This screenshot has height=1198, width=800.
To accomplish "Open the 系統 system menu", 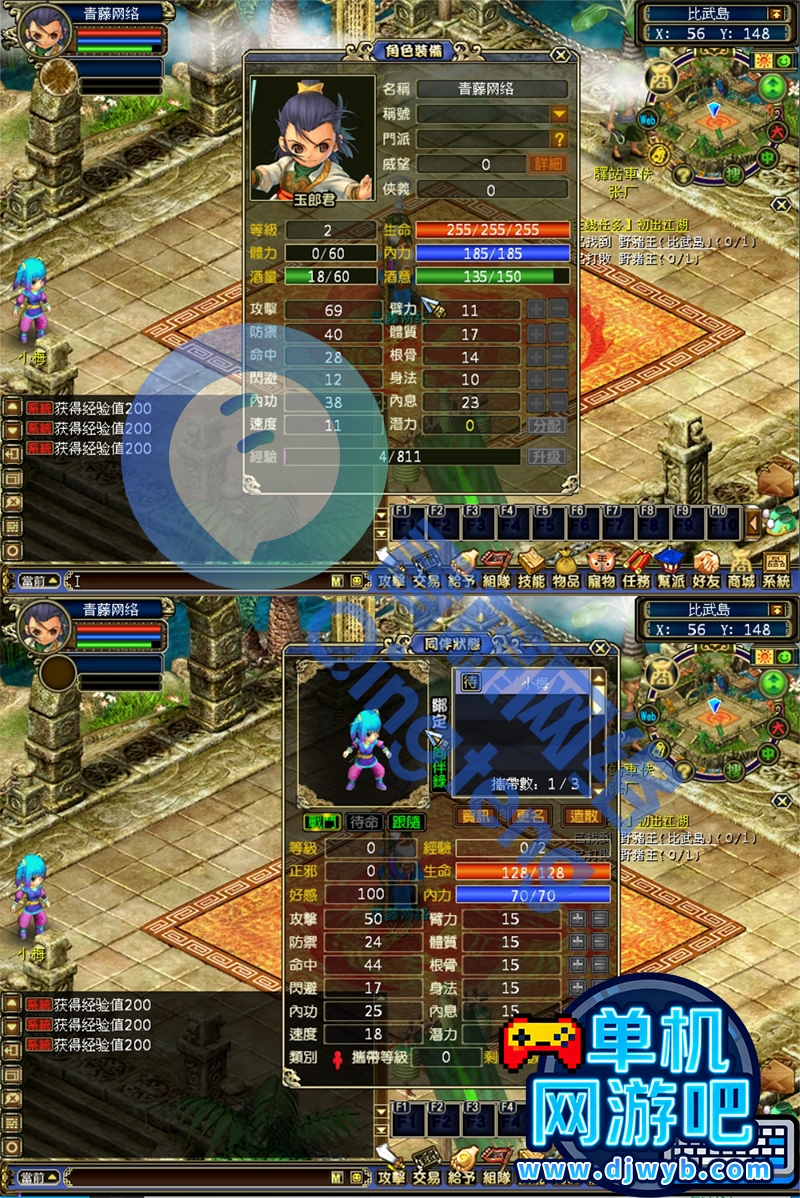I will [776, 570].
